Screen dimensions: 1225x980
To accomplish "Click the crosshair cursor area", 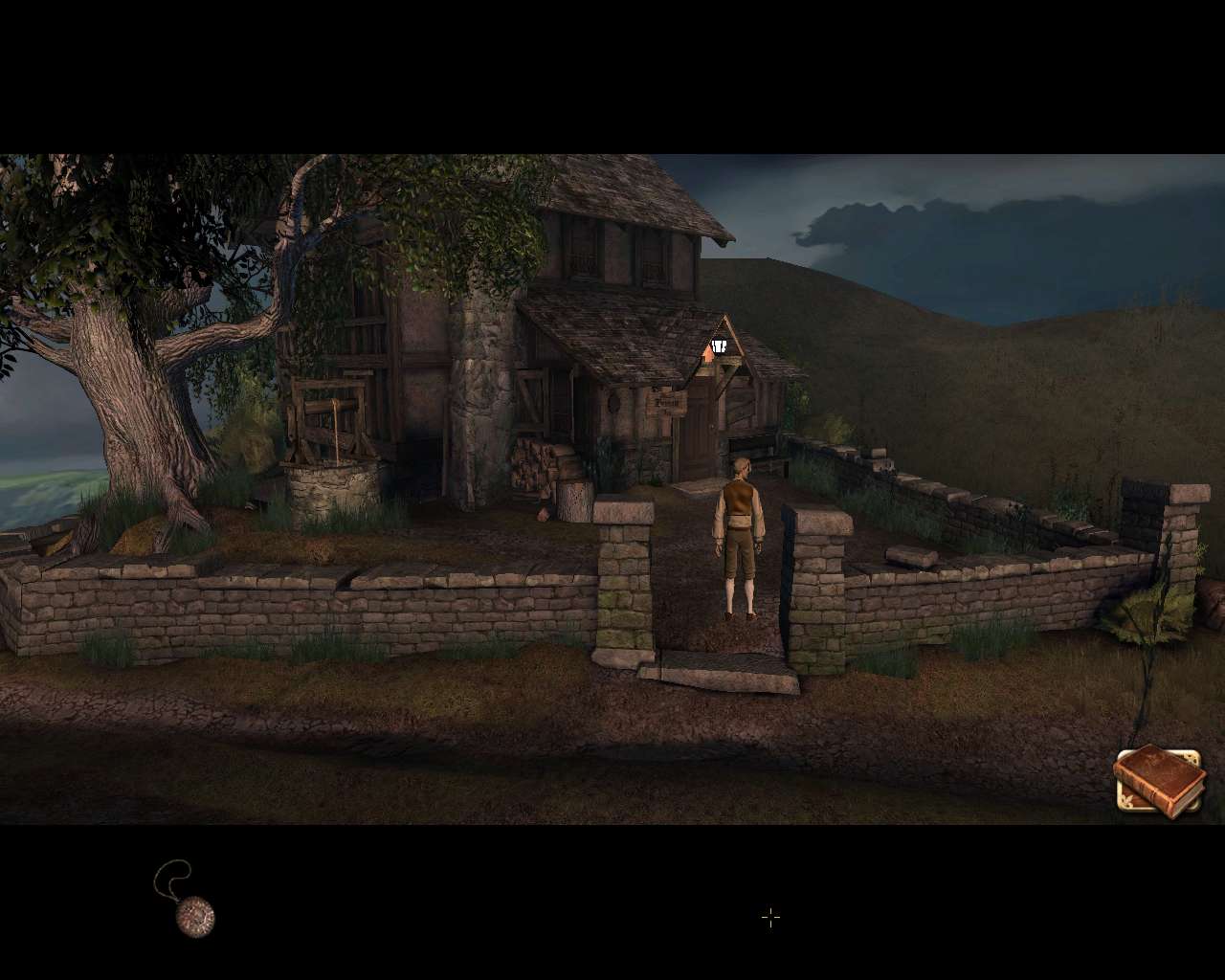I will 770,918.
